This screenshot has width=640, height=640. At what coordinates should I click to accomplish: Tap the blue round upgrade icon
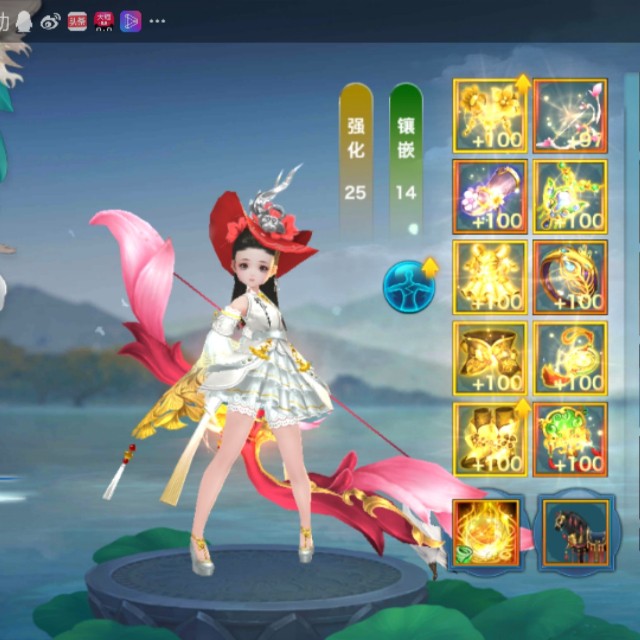coord(410,284)
